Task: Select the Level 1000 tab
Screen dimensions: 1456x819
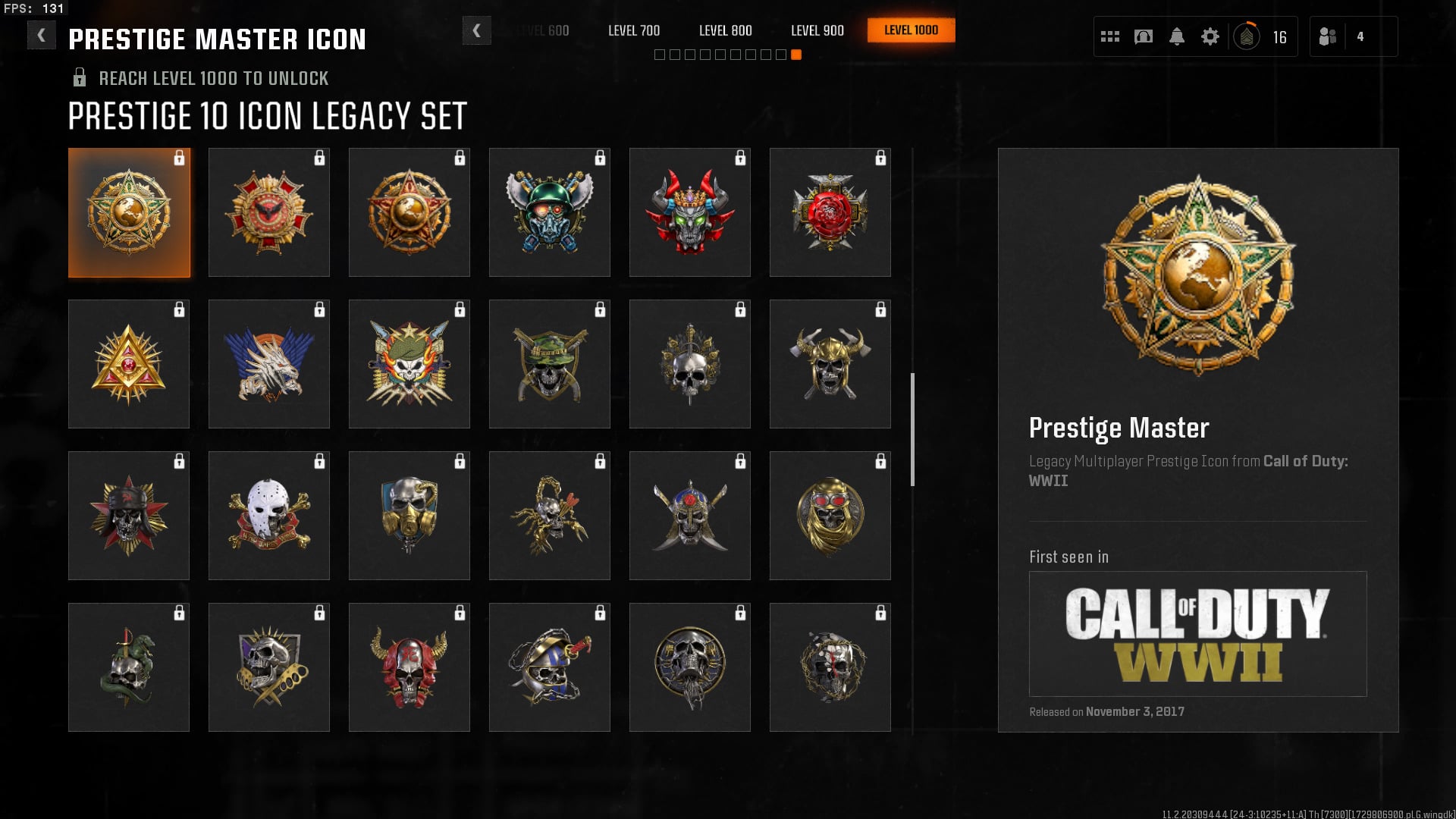Action: point(911,30)
